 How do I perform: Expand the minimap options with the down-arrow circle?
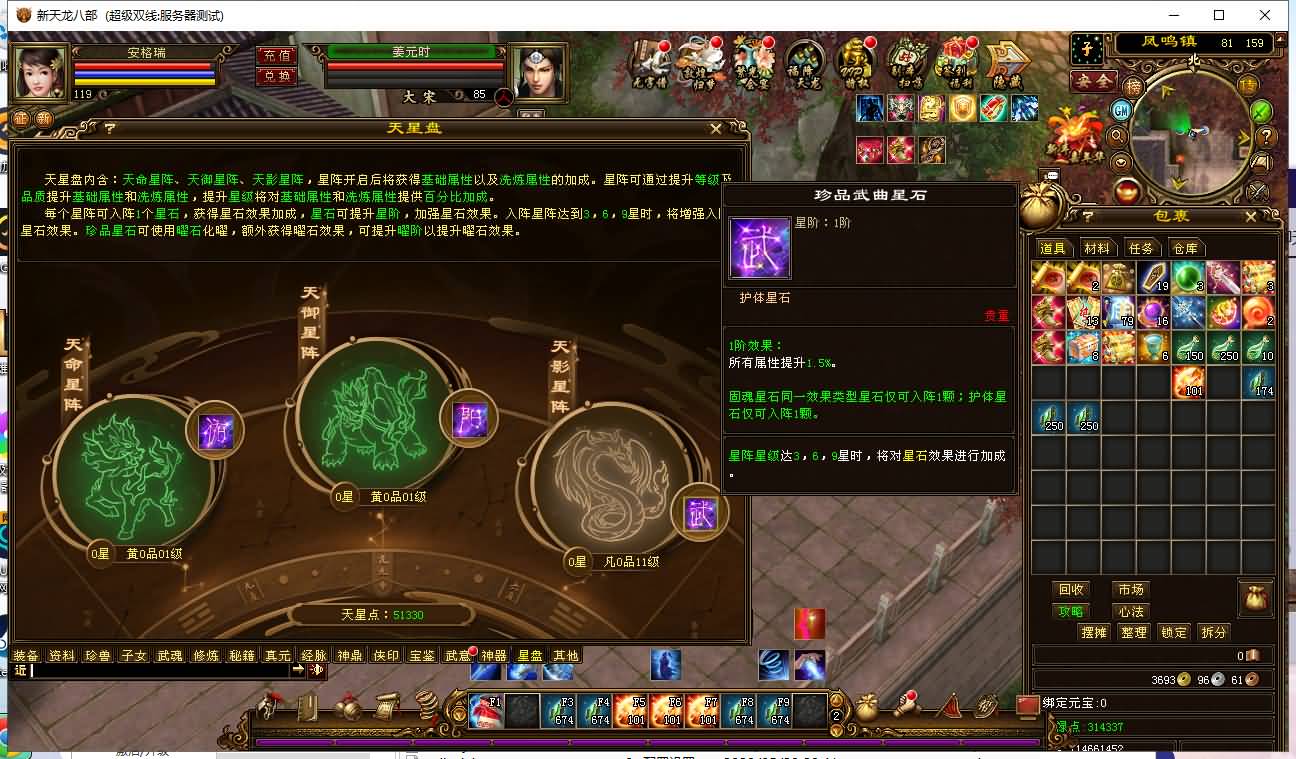1119,163
